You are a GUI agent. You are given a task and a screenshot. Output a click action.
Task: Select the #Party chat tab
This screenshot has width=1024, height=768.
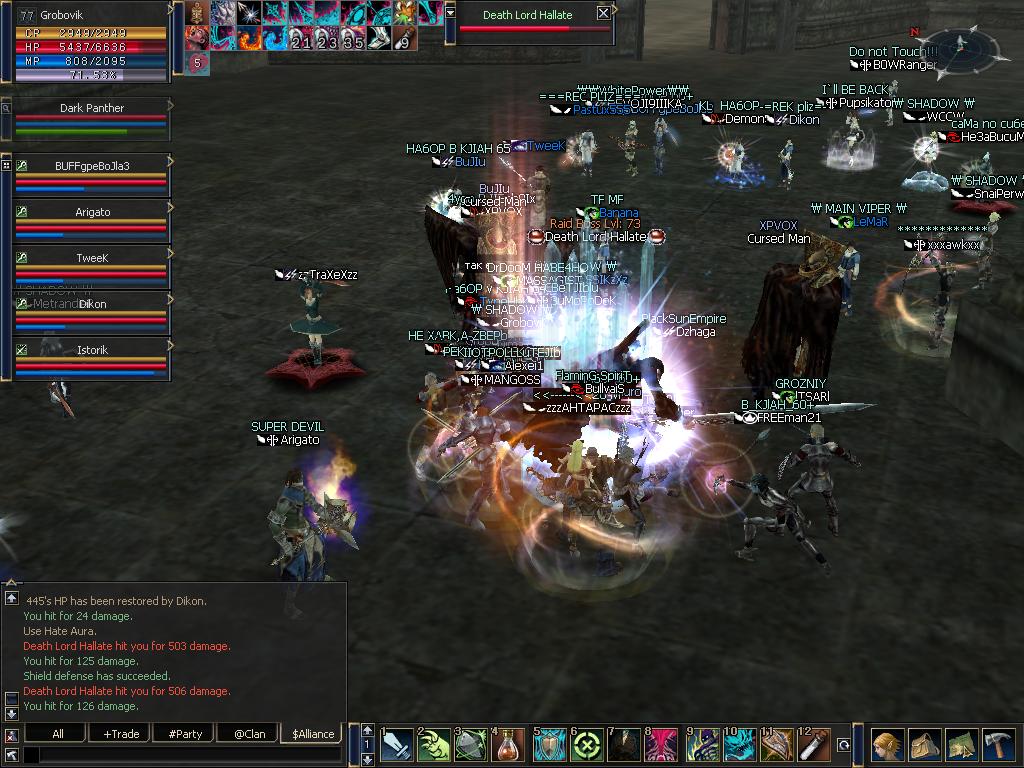coord(185,734)
